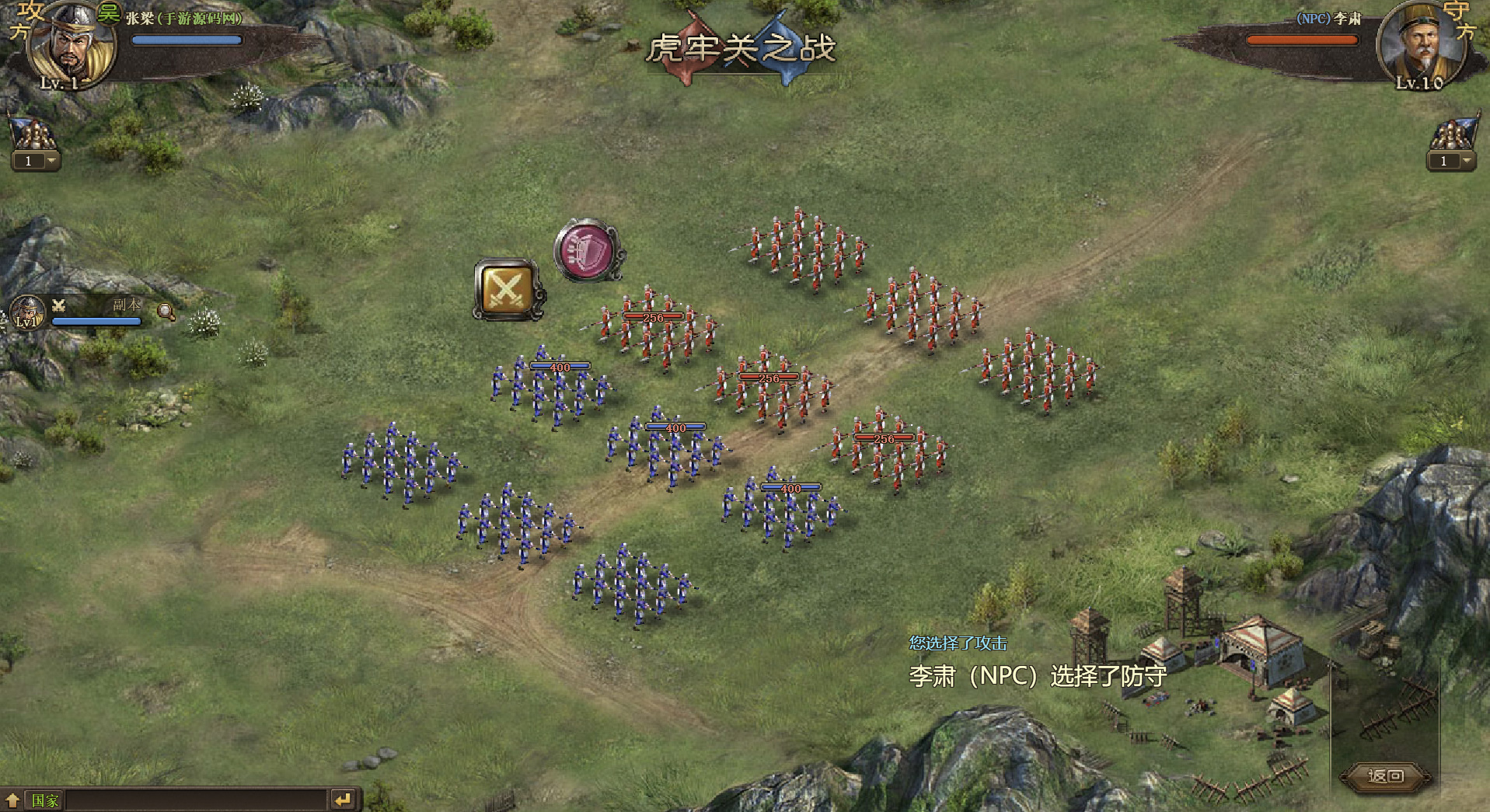Expand chat with the up arrow

12,800
